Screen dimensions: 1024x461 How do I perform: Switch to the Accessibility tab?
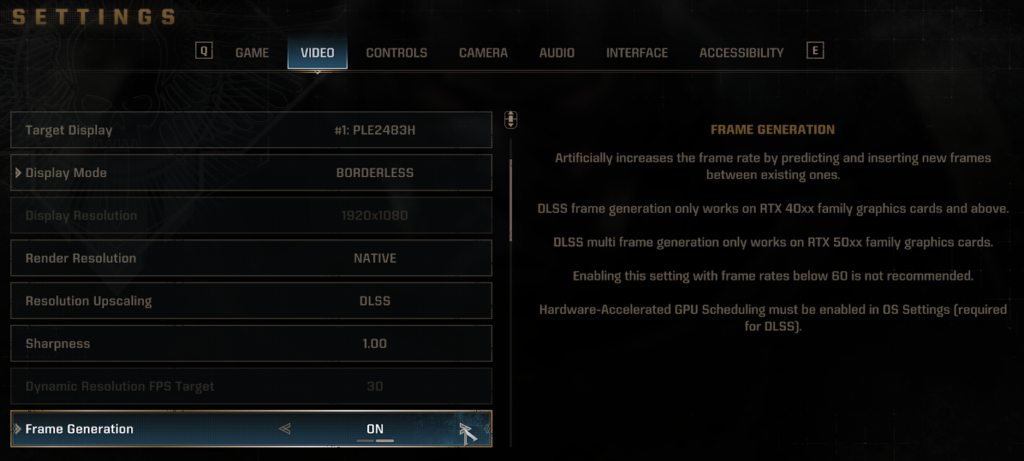pyautogui.click(x=741, y=53)
